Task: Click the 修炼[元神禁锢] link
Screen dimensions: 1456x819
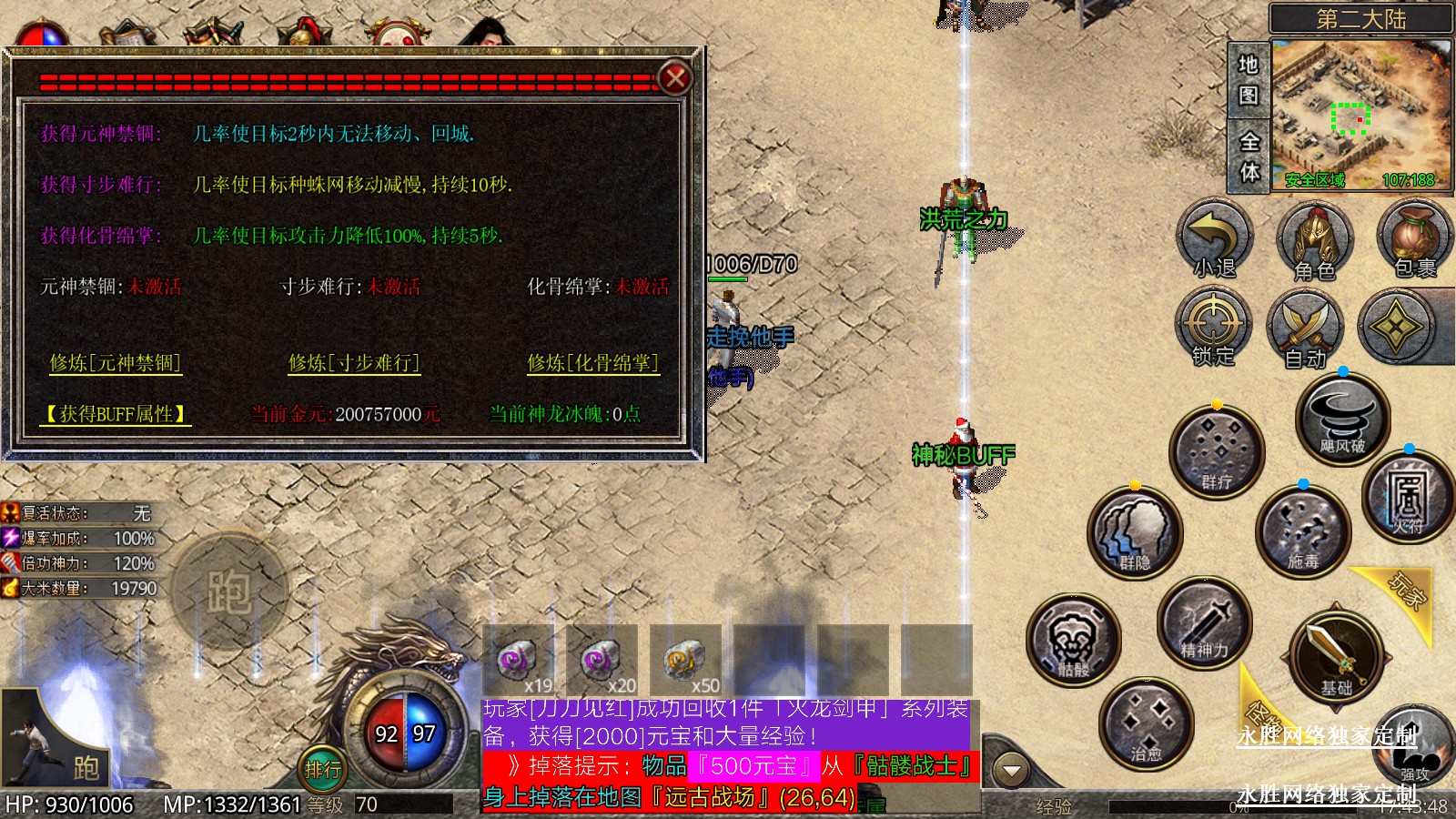Action: (115, 363)
